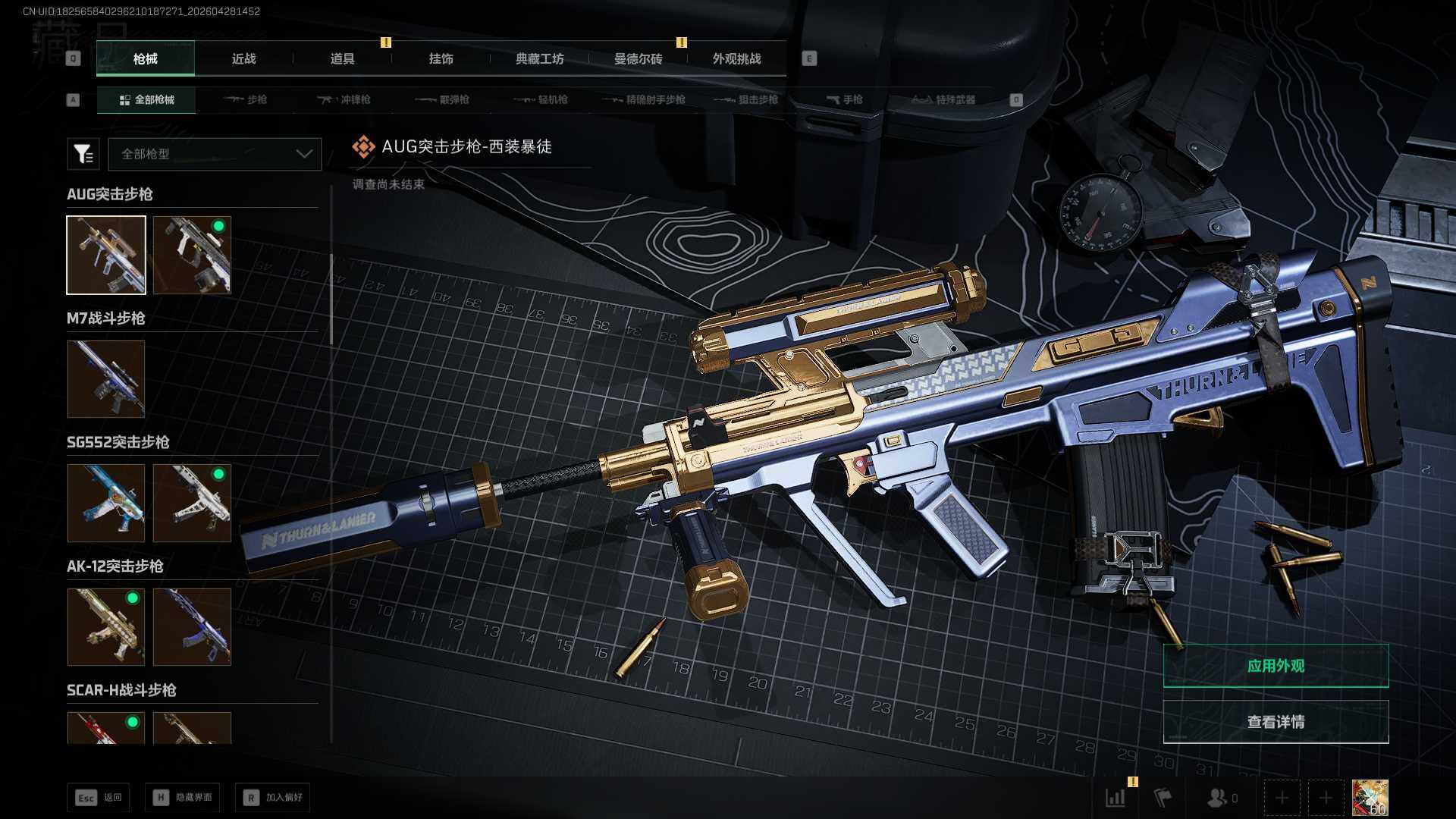Screen dimensions: 1456x819
Task: Open the 典藏工坊 workshop tab
Action: click(539, 58)
